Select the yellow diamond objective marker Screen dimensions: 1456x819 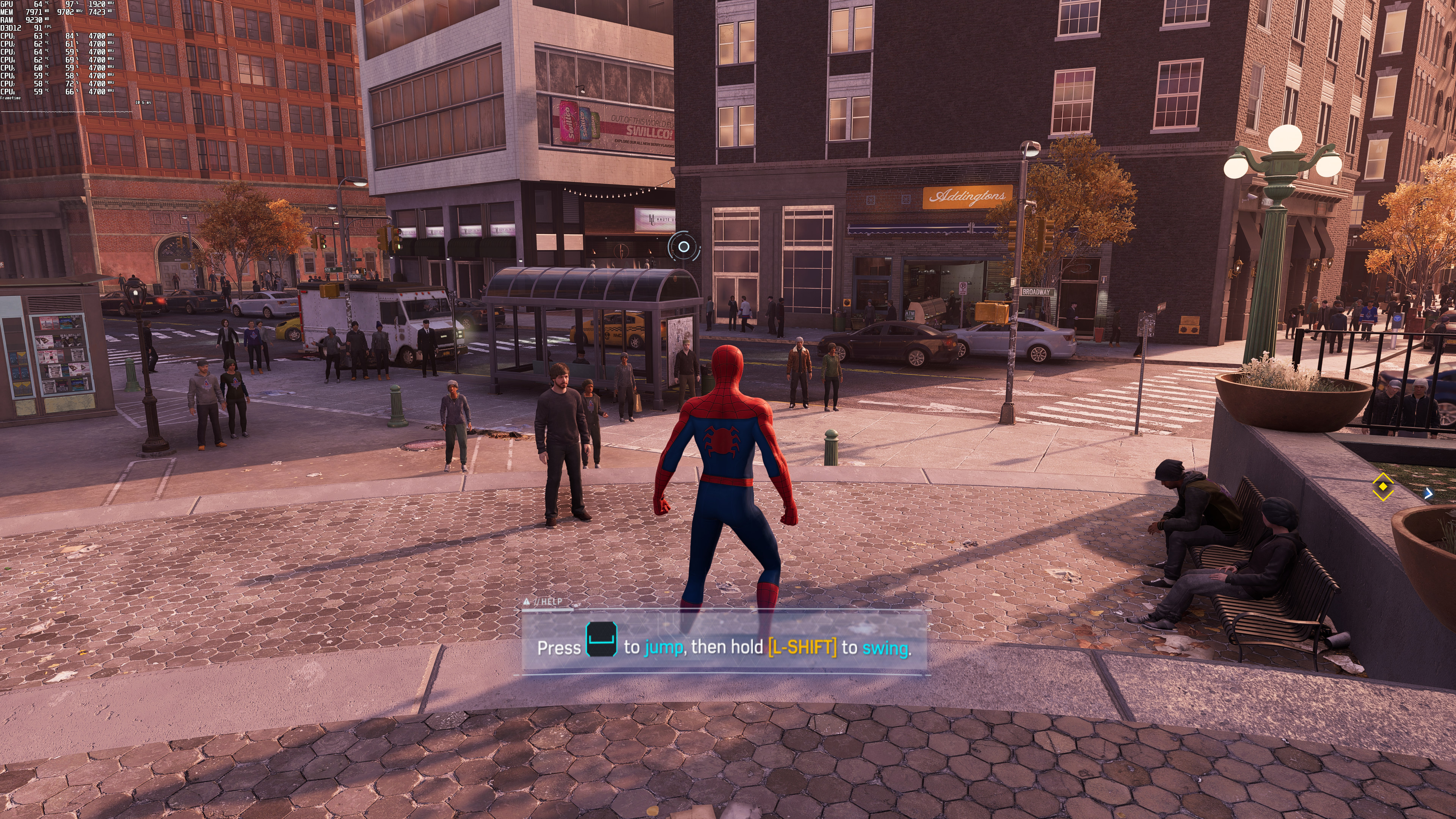click(1382, 486)
